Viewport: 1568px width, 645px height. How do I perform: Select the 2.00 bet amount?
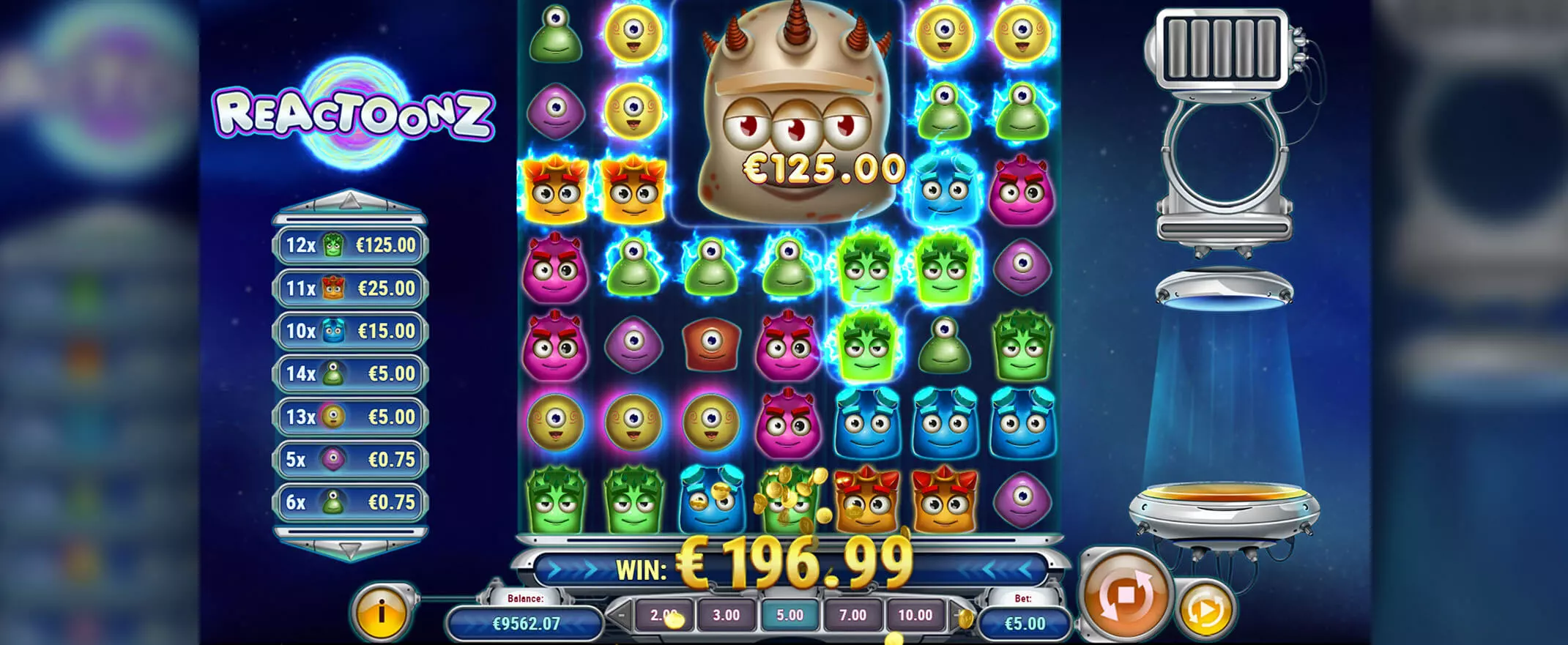[x=664, y=615]
